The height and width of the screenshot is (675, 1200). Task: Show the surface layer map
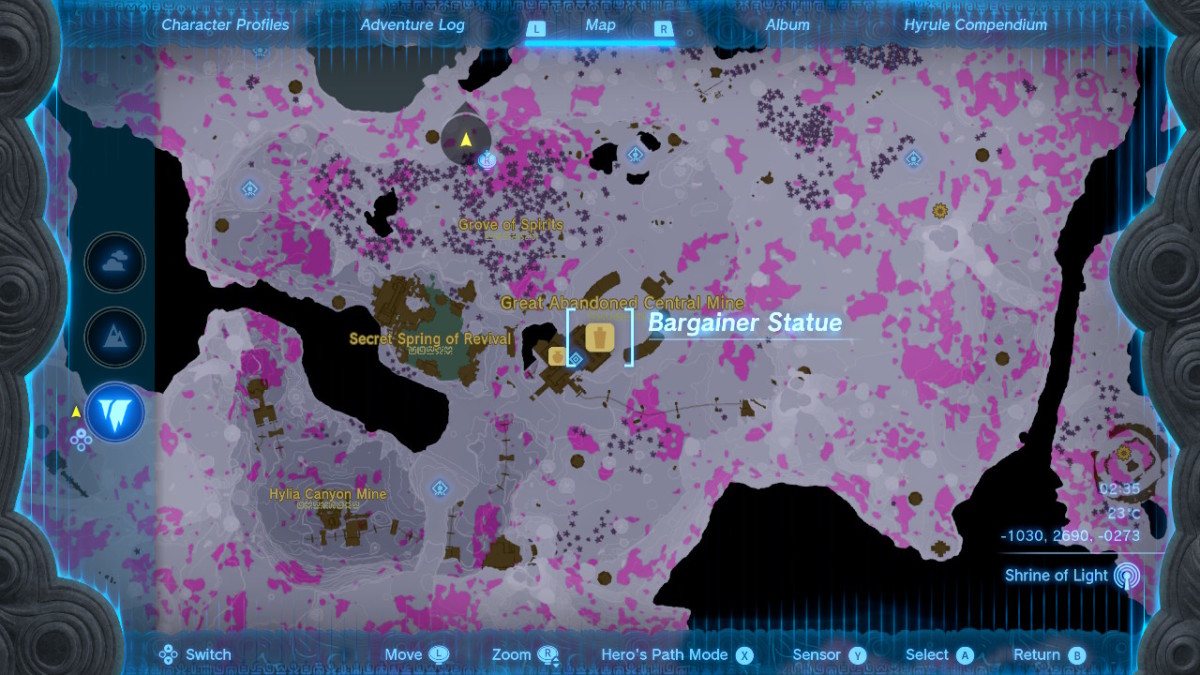[x=115, y=337]
